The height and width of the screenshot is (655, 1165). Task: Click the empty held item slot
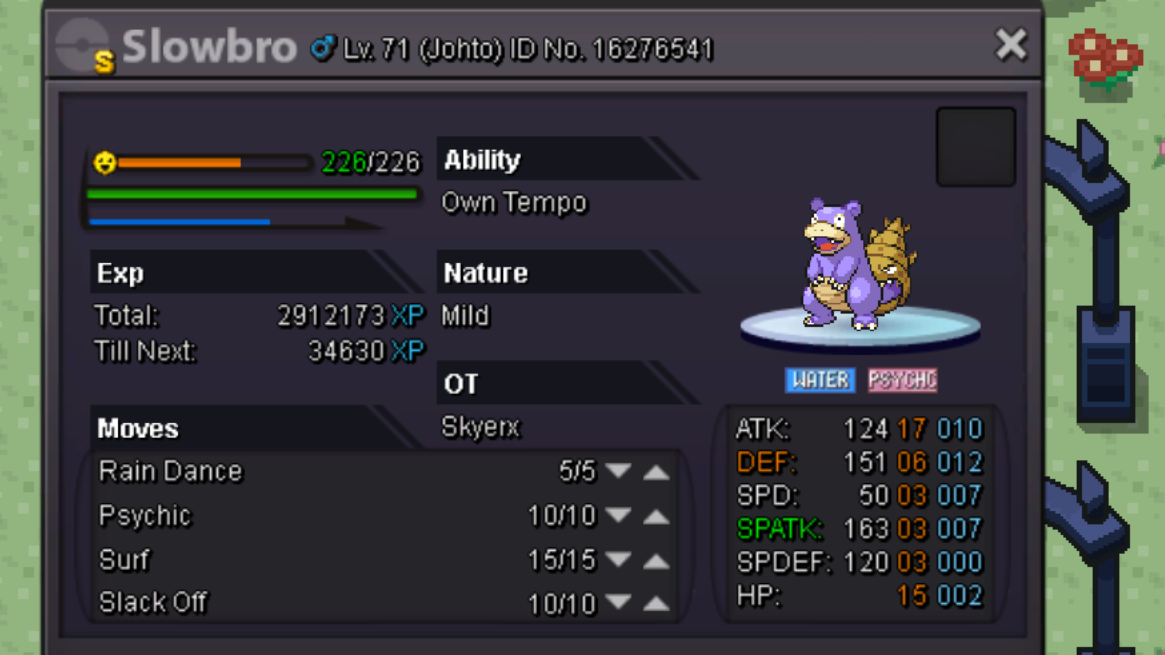(x=975, y=147)
